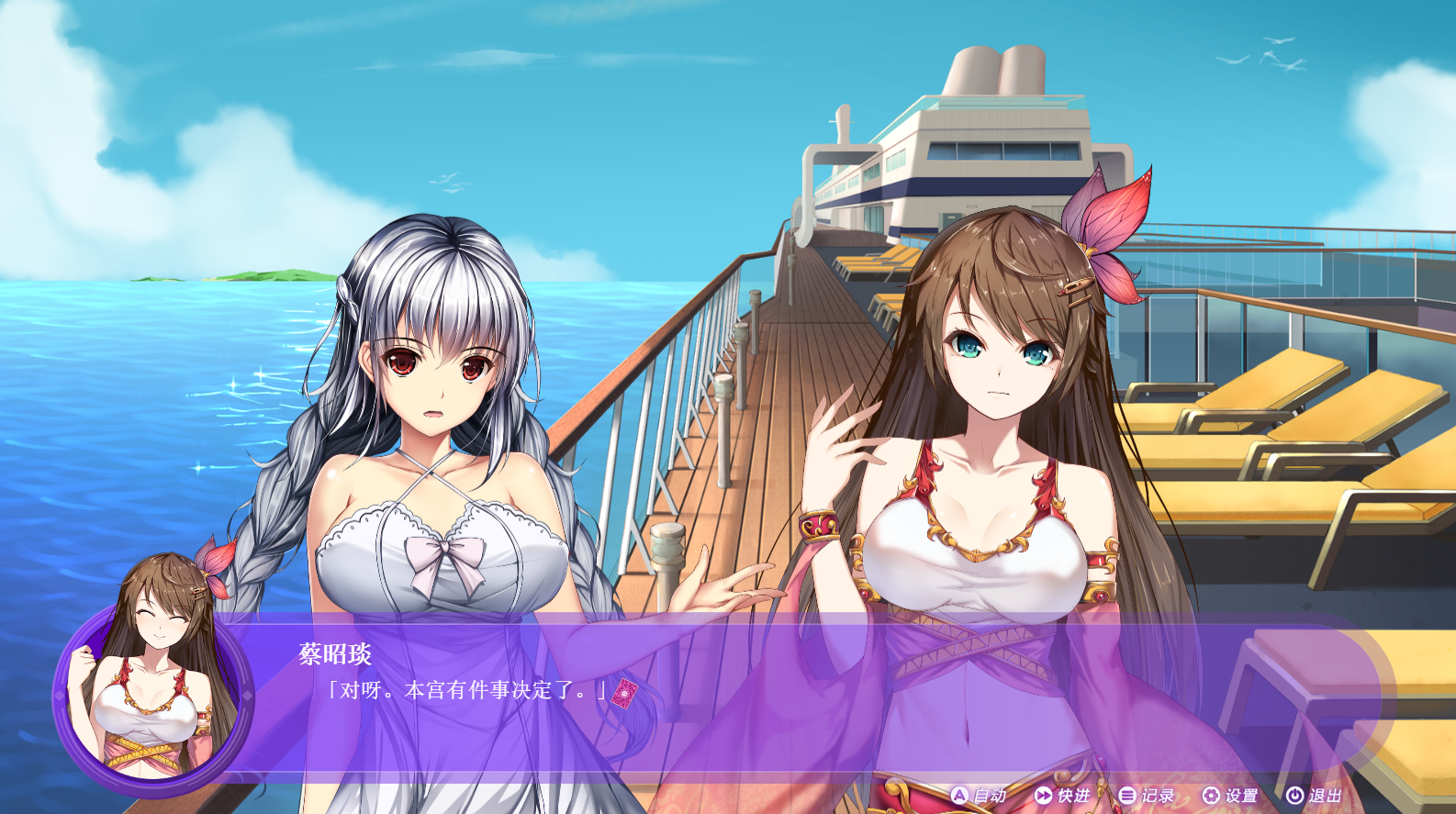
Task: Open the 记录 dialogue log
Action: coord(1147,796)
